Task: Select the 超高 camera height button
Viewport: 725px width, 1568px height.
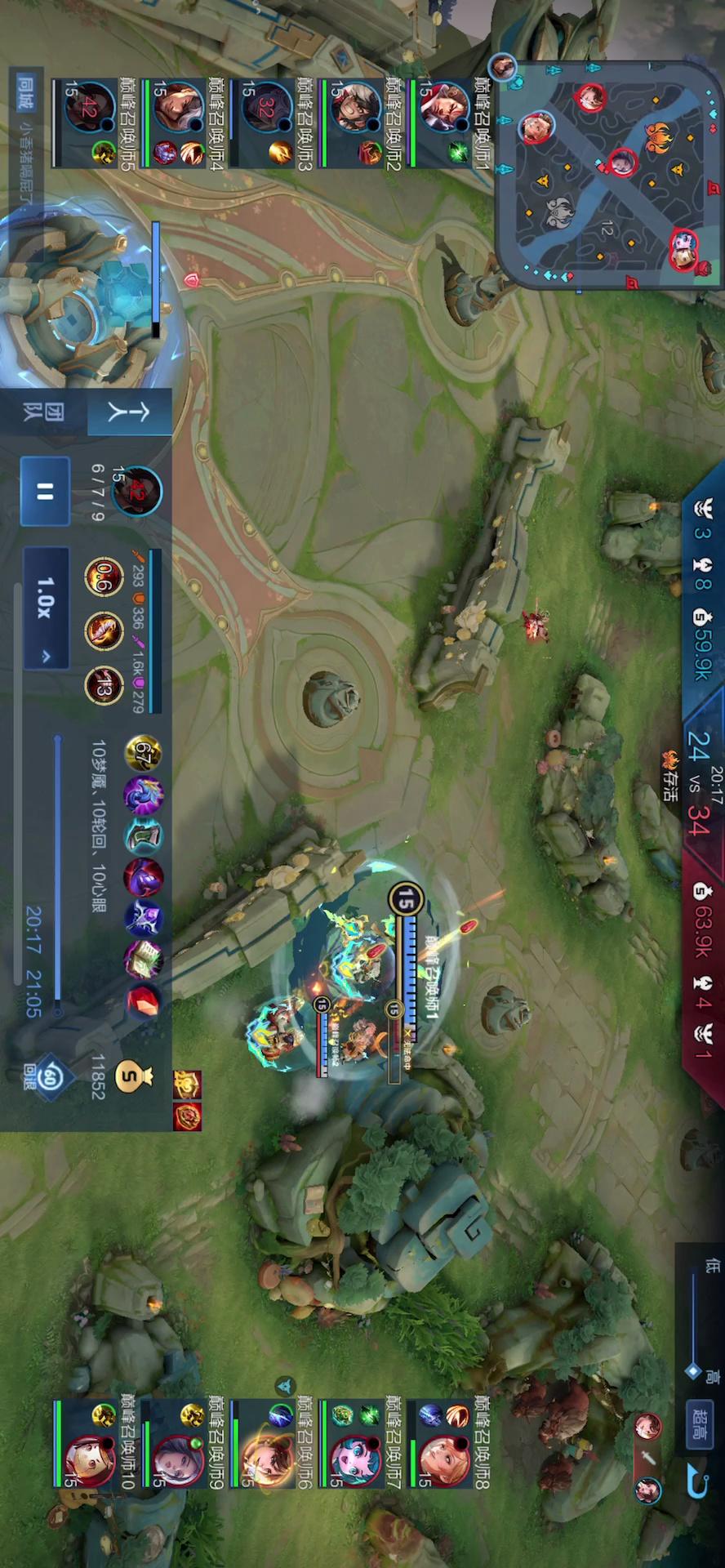Action: (x=700, y=1426)
